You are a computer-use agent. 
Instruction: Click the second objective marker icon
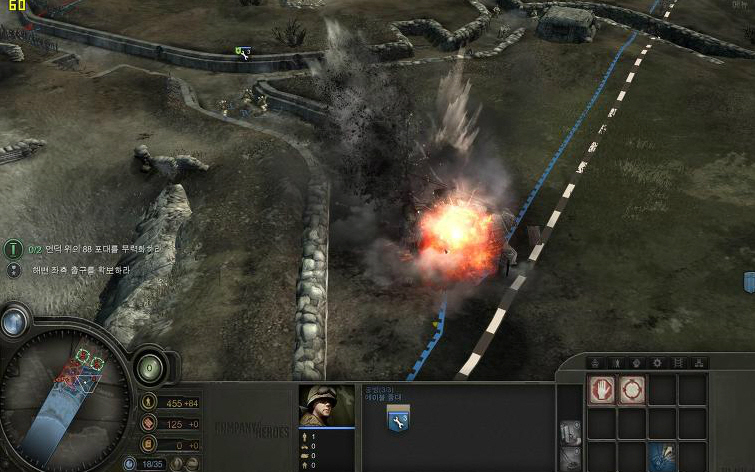(x=14, y=270)
